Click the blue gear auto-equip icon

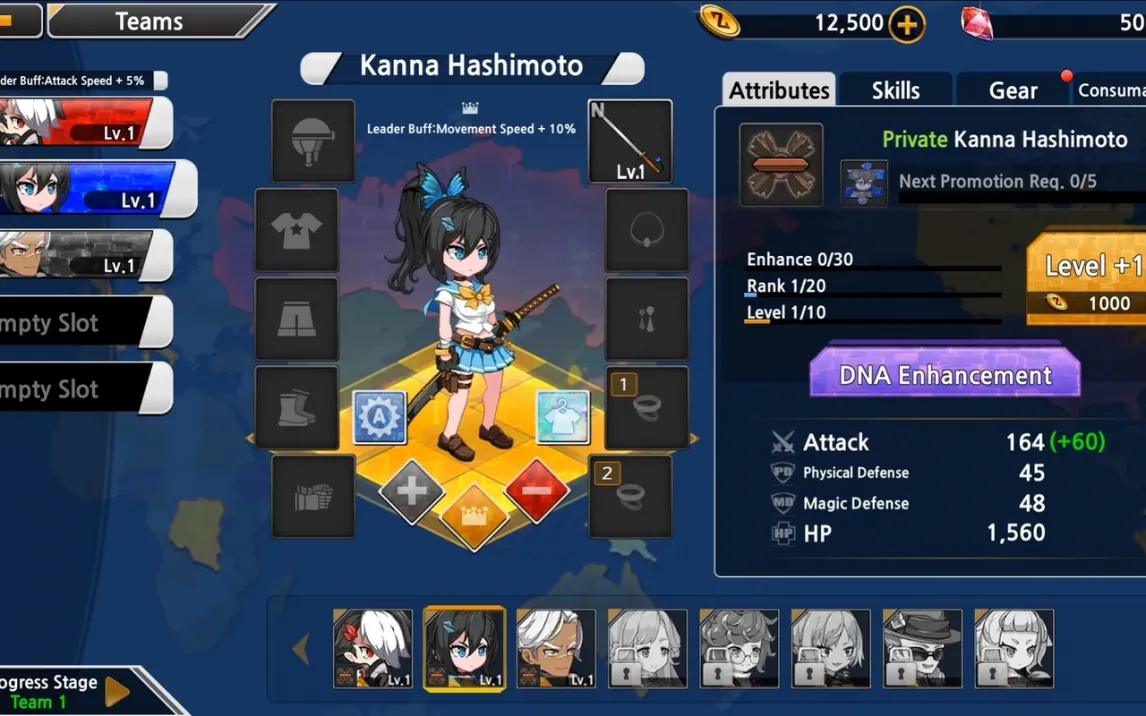pyautogui.click(x=379, y=417)
